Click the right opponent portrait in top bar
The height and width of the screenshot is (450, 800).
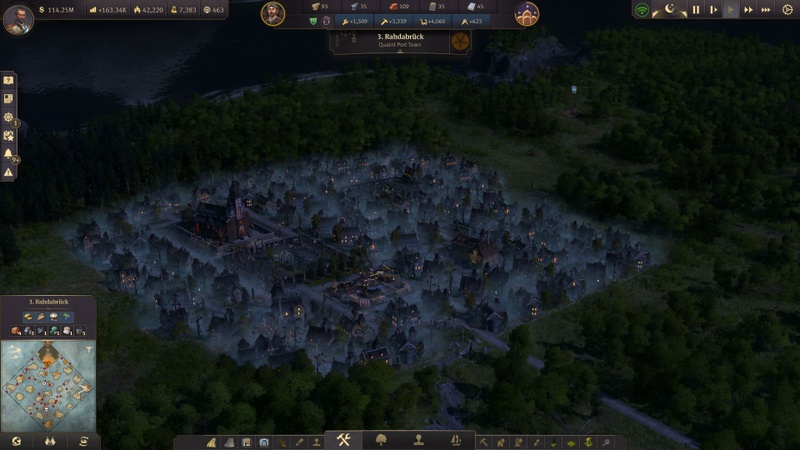coord(527,13)
